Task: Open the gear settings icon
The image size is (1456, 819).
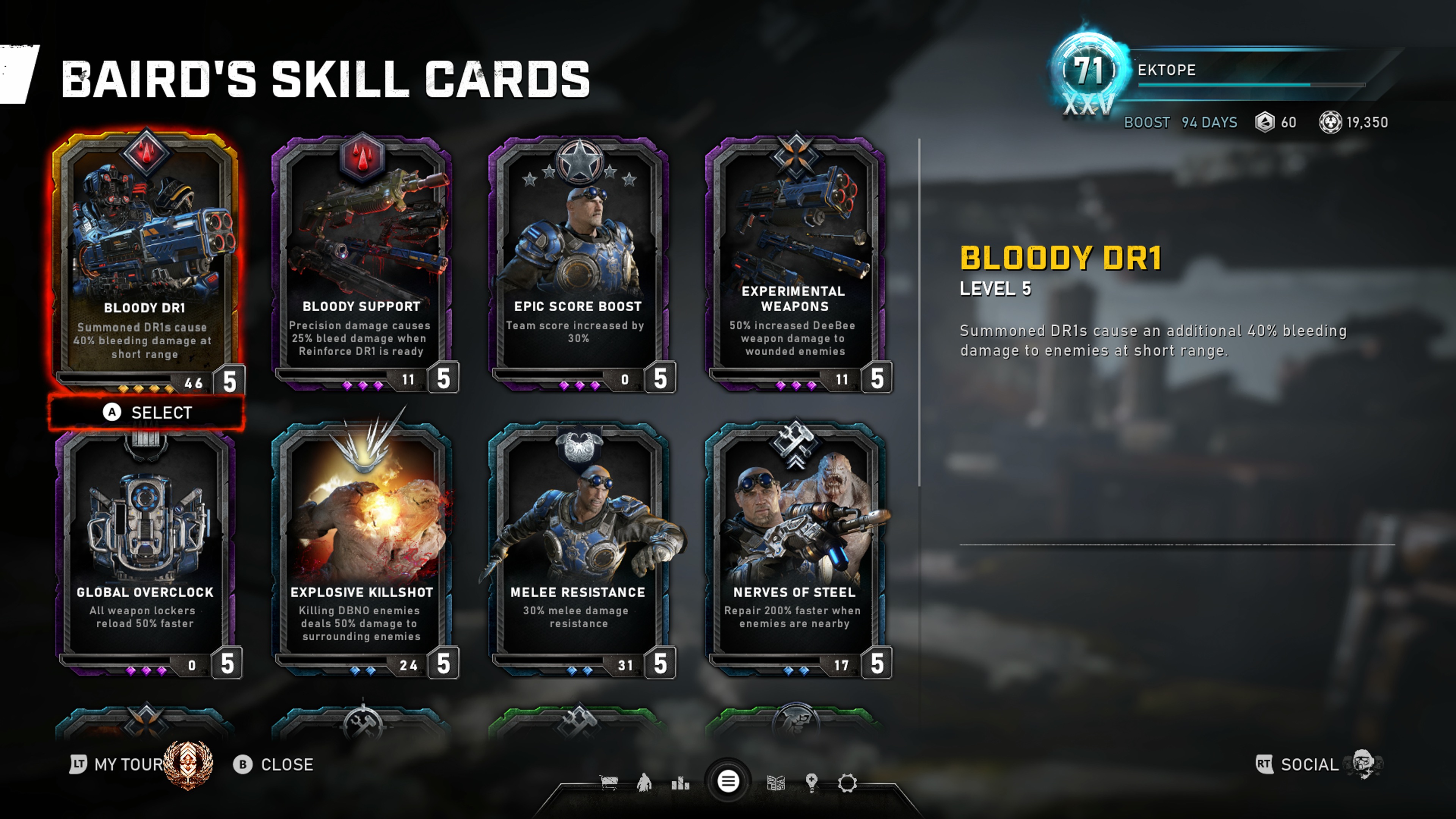Action: tap(847, 783)
